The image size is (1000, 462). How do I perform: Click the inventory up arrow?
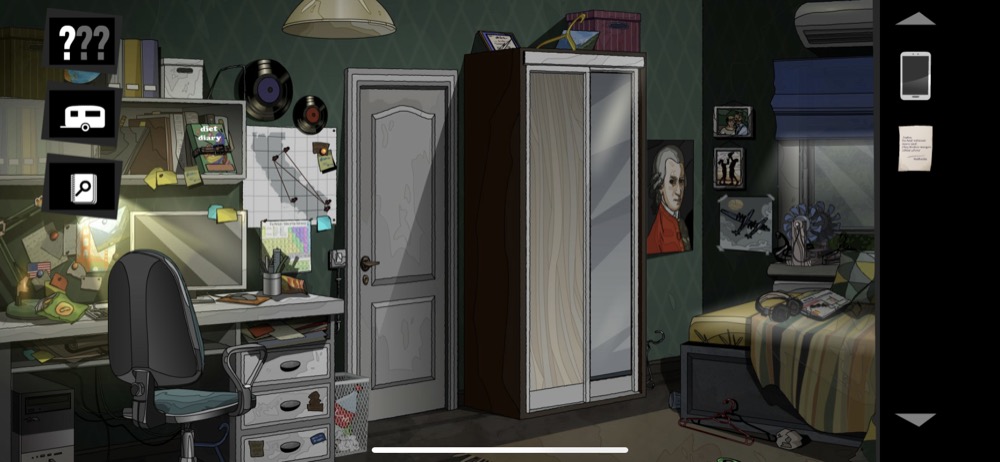coord(915,19)
